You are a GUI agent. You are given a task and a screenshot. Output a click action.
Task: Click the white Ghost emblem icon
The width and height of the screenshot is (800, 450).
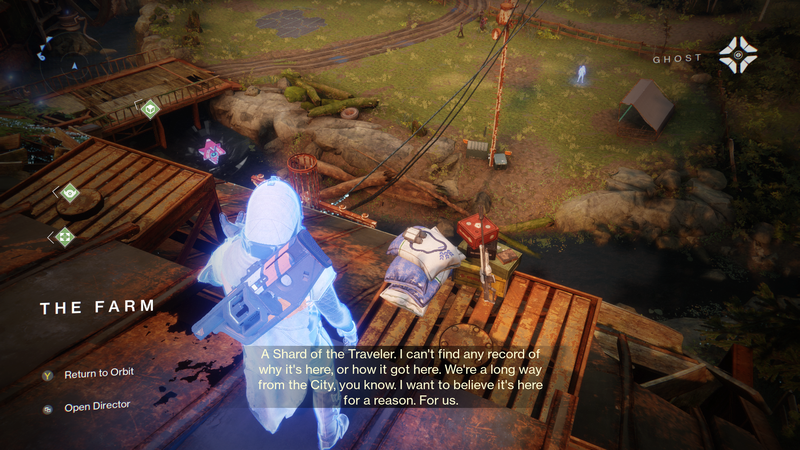(738, 55)
